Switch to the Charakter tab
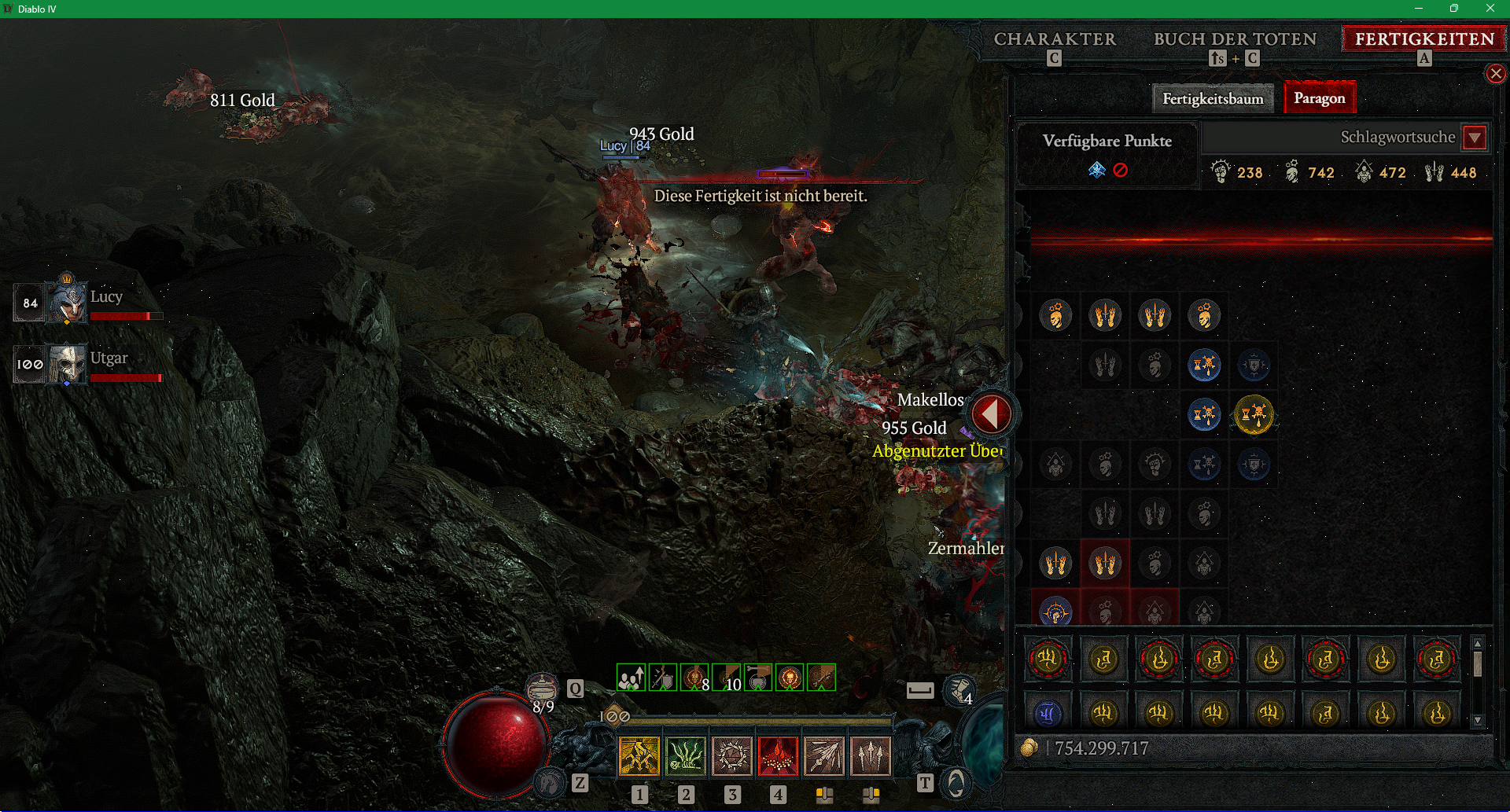The height and width of the screenshot is (812, 1510). (x=1055, y=39)
